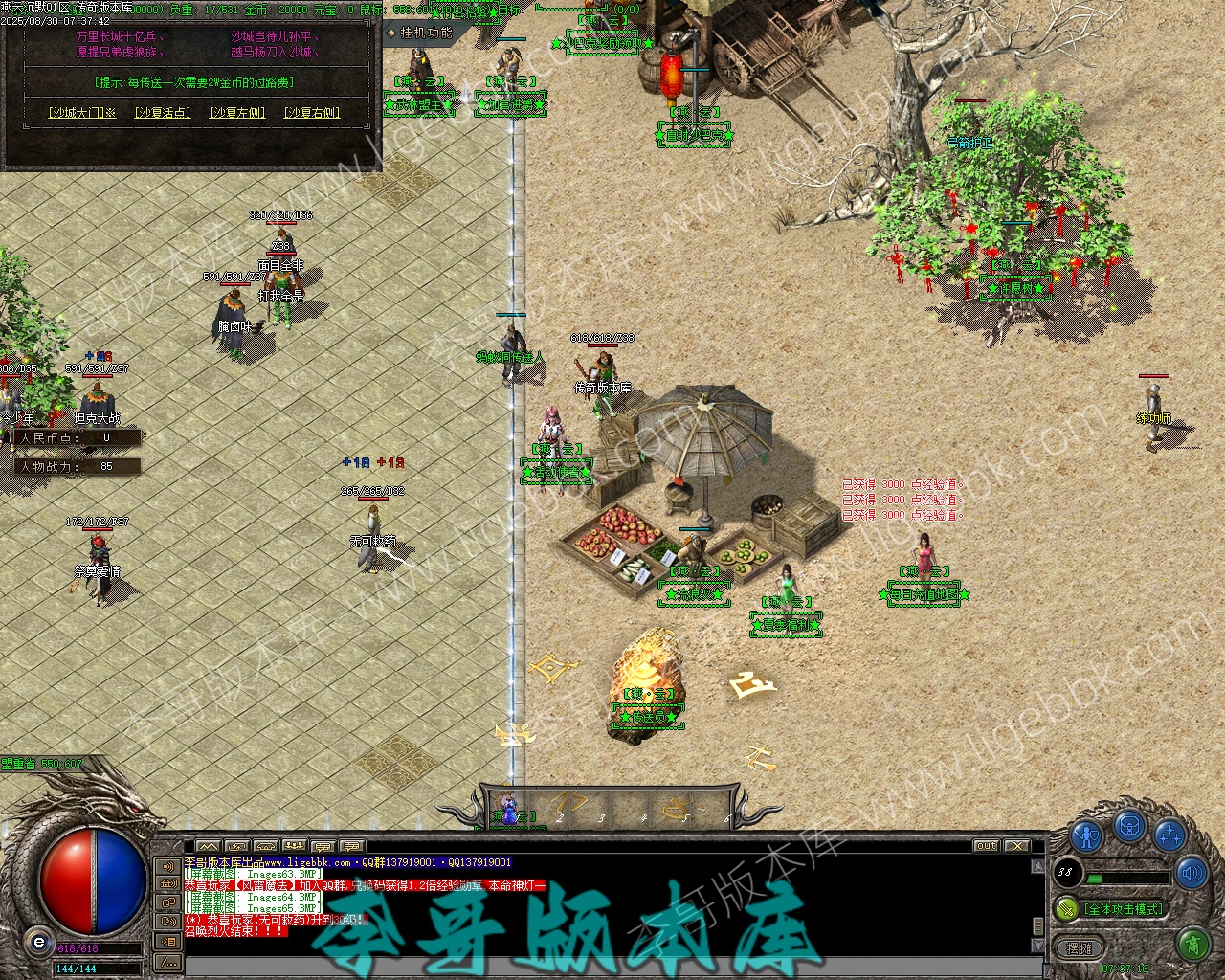
Task: Open the skills sparkle icon
Action: click(x=1169, y=835)
